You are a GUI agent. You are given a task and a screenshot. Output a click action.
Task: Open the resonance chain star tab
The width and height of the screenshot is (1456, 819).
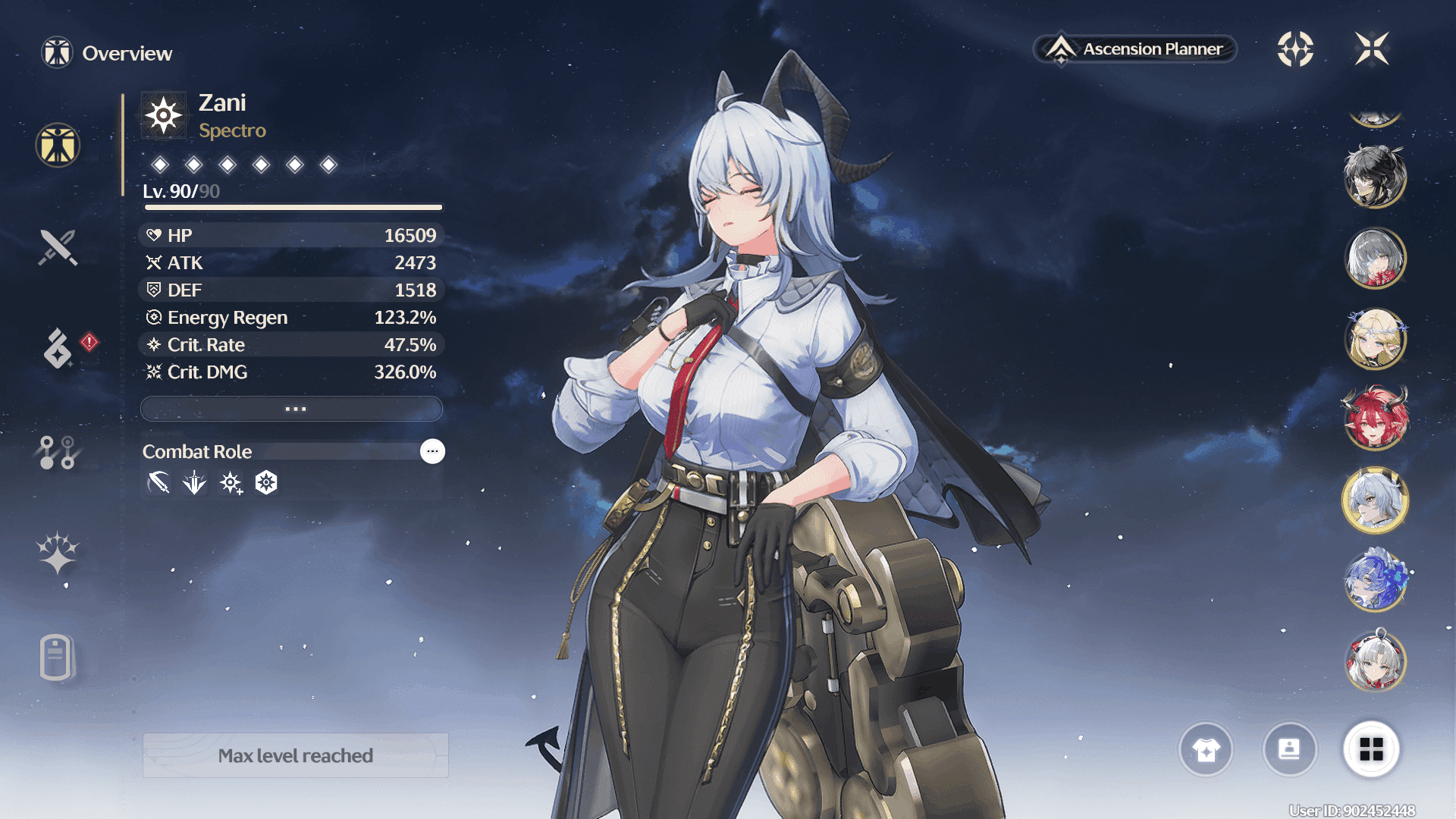click(58, 553)
